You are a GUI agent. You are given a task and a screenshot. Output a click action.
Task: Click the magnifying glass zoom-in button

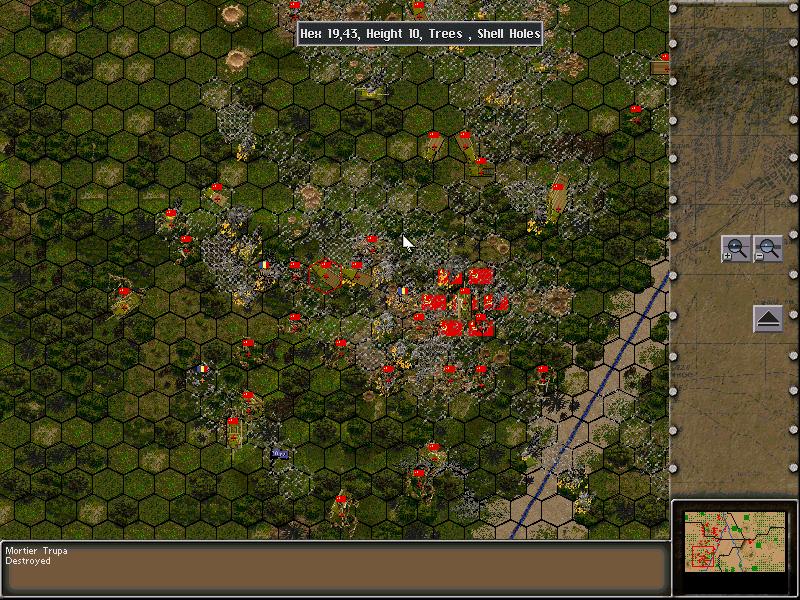pos(735,249)
